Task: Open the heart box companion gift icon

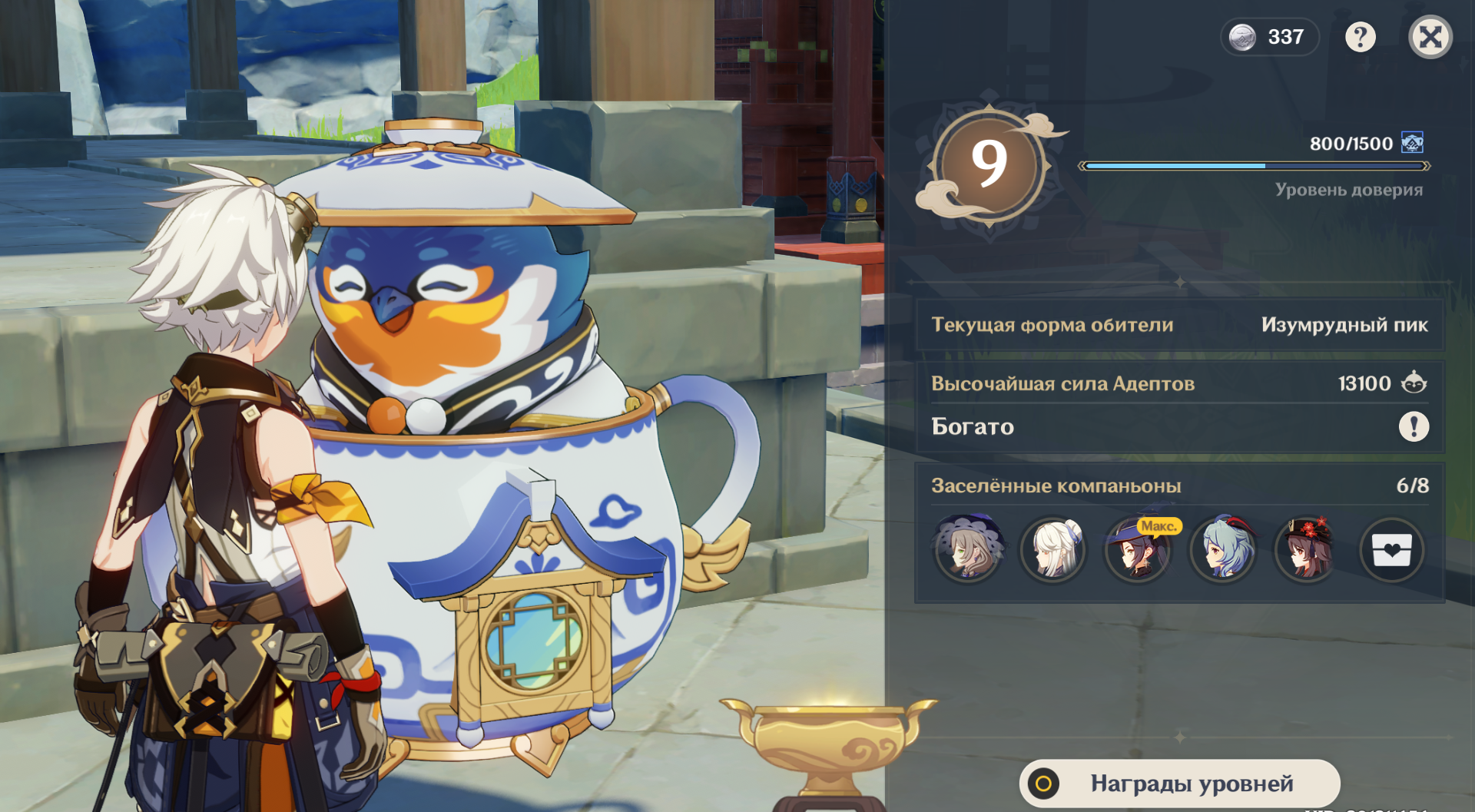Action: tap(1391, 550)
